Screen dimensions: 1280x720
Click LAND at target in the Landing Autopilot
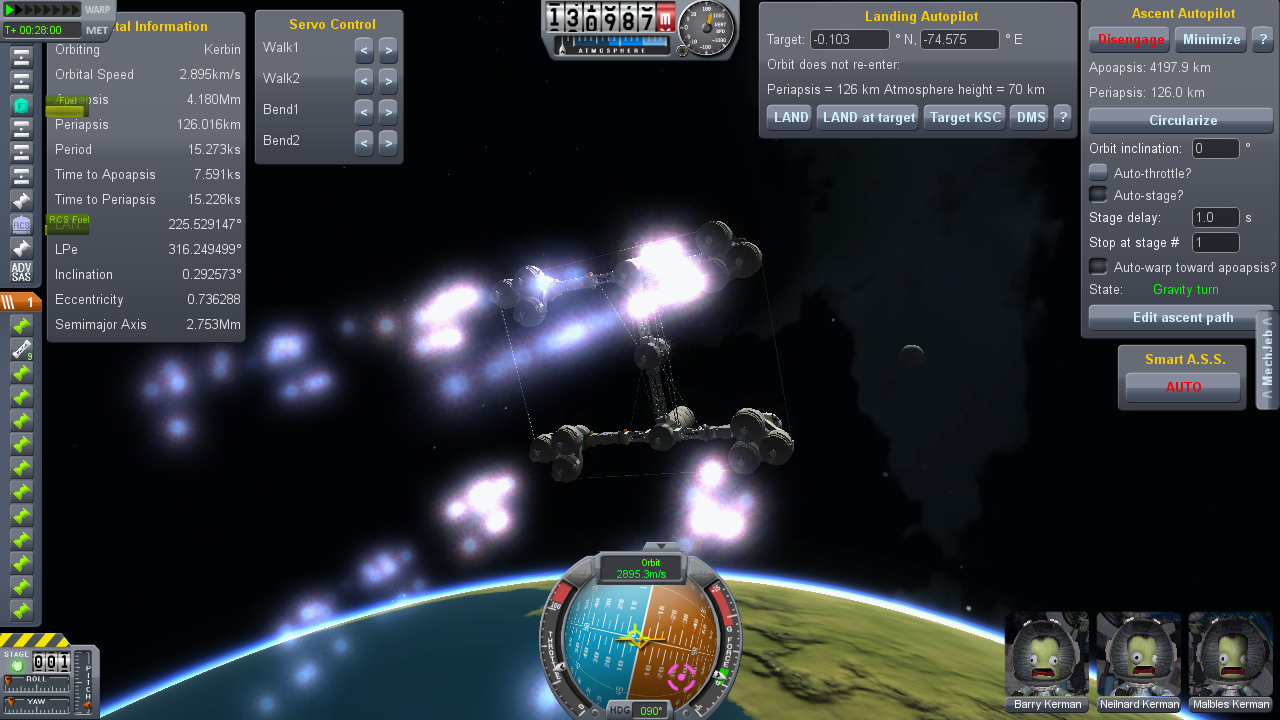866,116
